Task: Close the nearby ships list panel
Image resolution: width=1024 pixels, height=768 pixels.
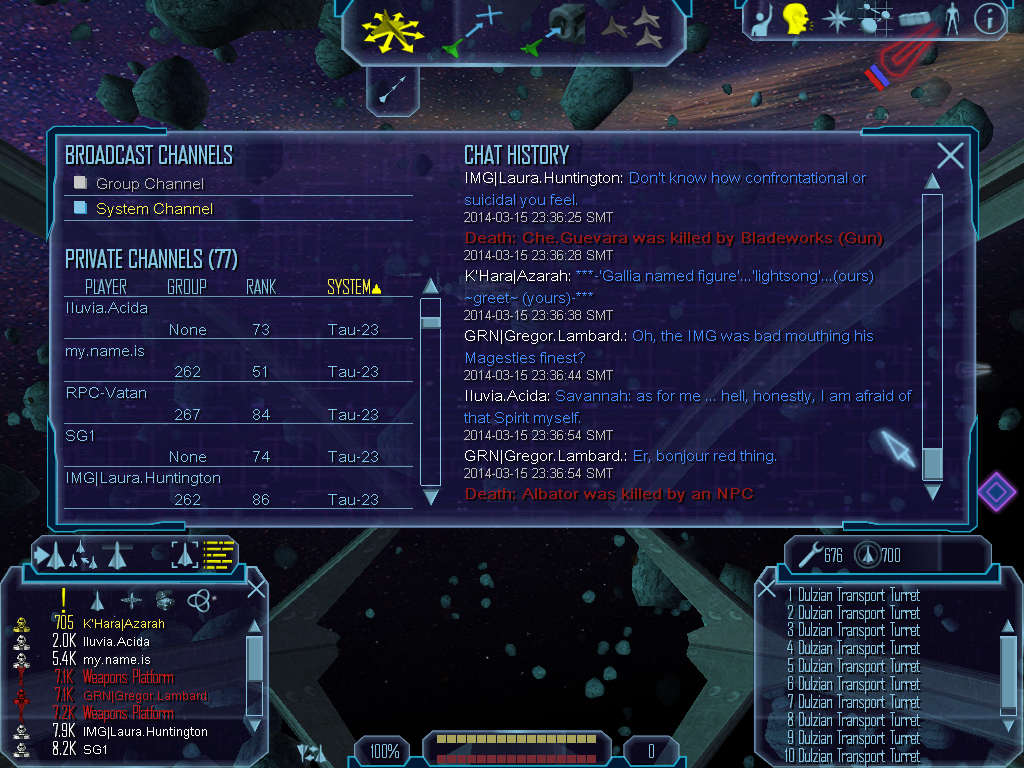Action: [256, 588]
